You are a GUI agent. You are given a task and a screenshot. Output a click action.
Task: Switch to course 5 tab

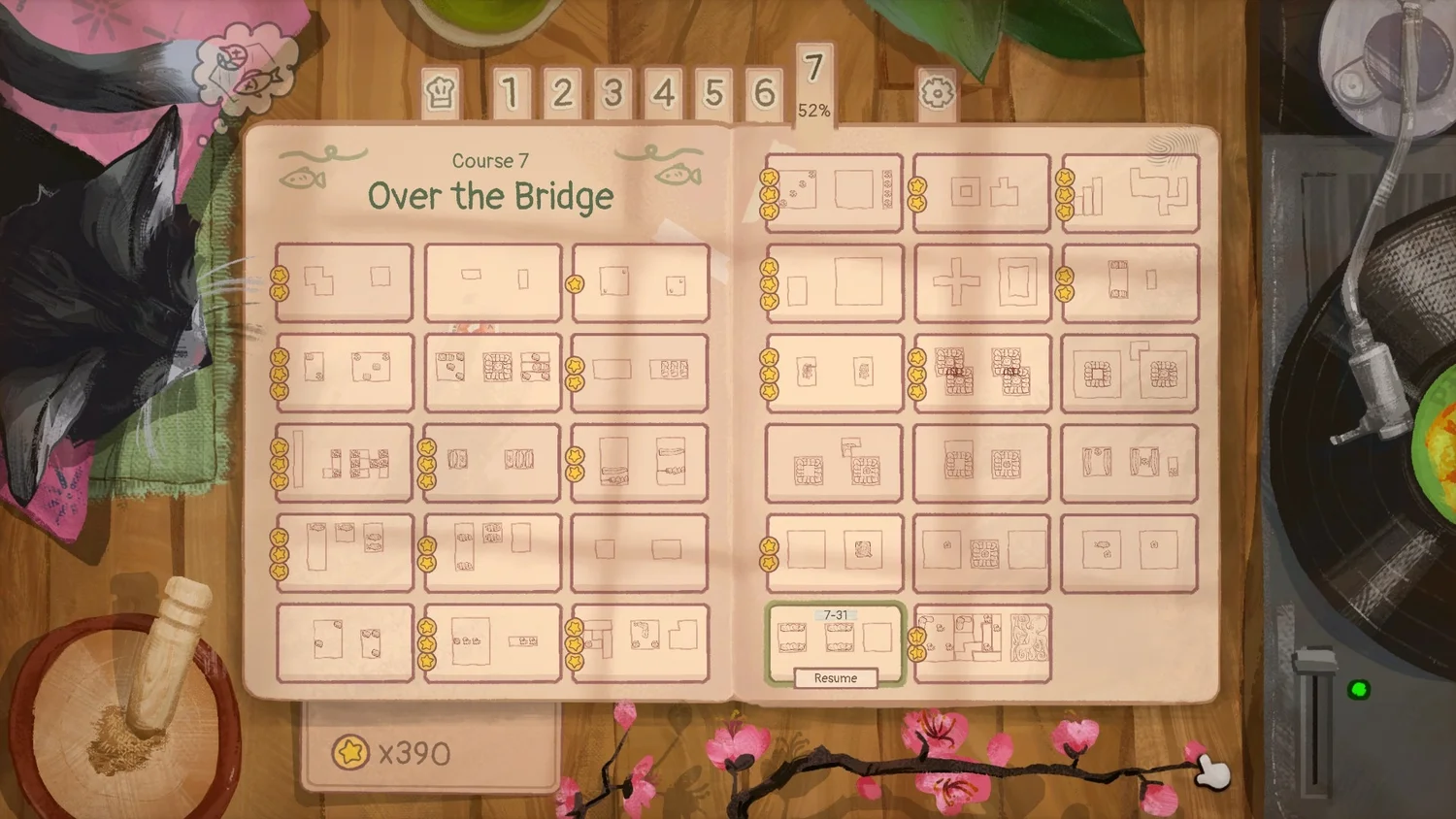[x=714, y=93]
